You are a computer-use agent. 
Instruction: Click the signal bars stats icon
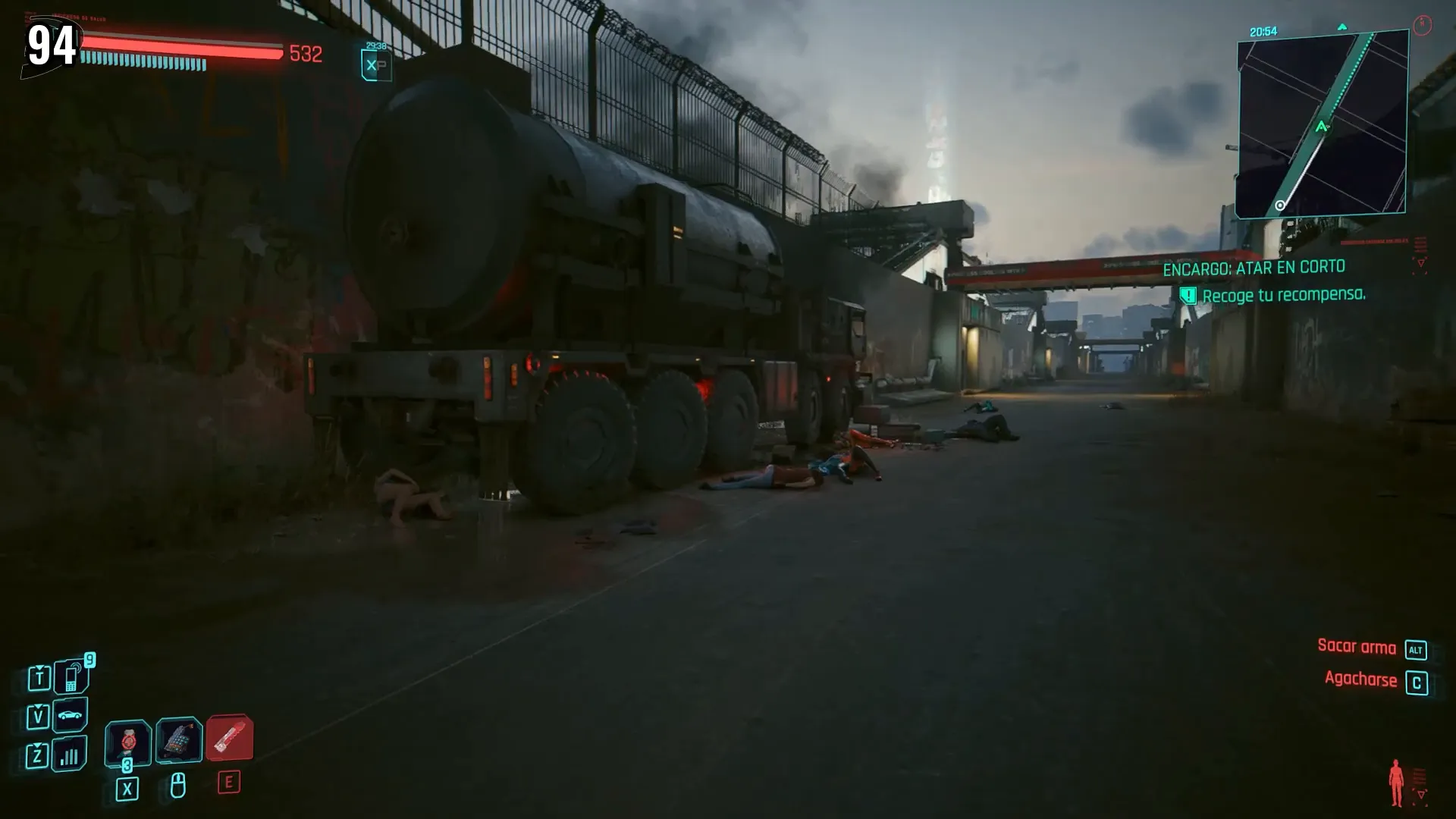pyautogui.click(x=69, y=755)
